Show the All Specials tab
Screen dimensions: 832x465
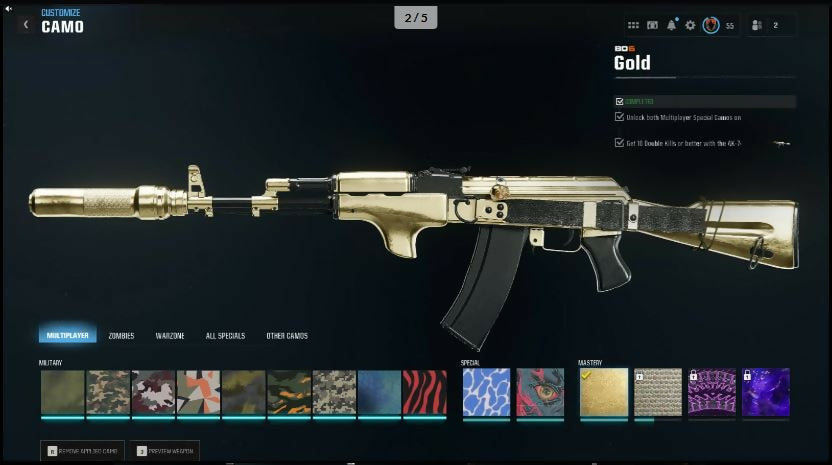point(225,336)
